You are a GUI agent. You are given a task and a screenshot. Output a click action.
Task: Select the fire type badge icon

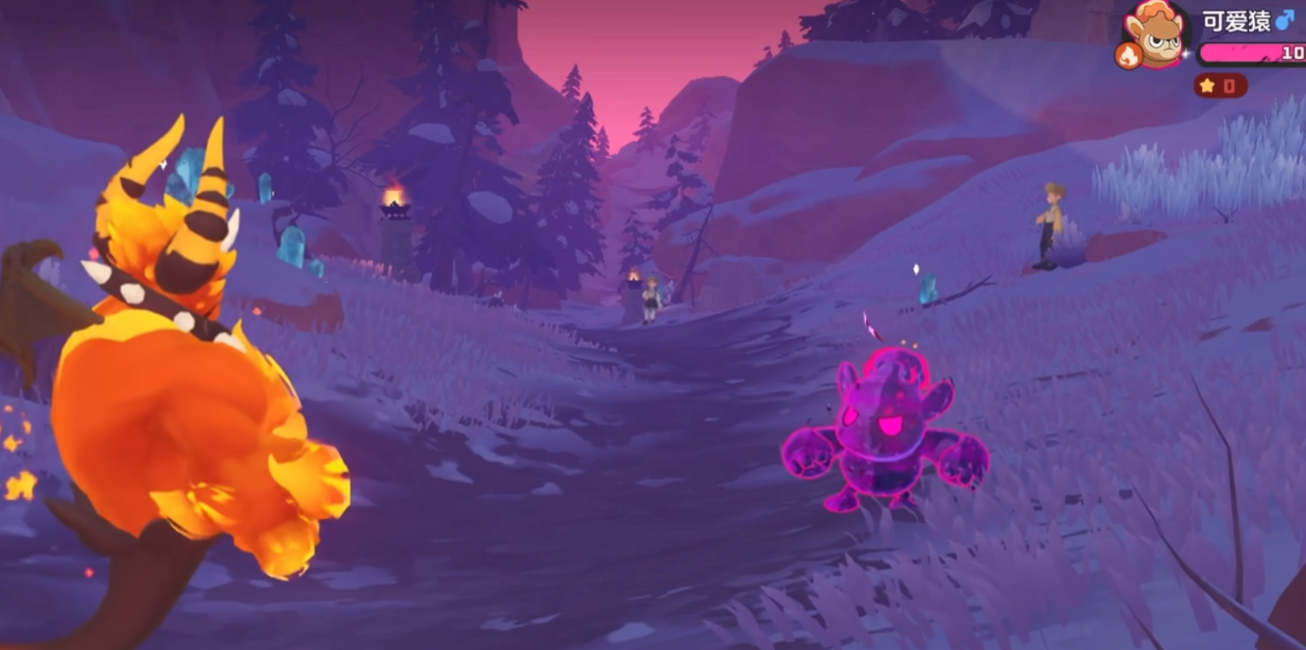[1129, 56]
